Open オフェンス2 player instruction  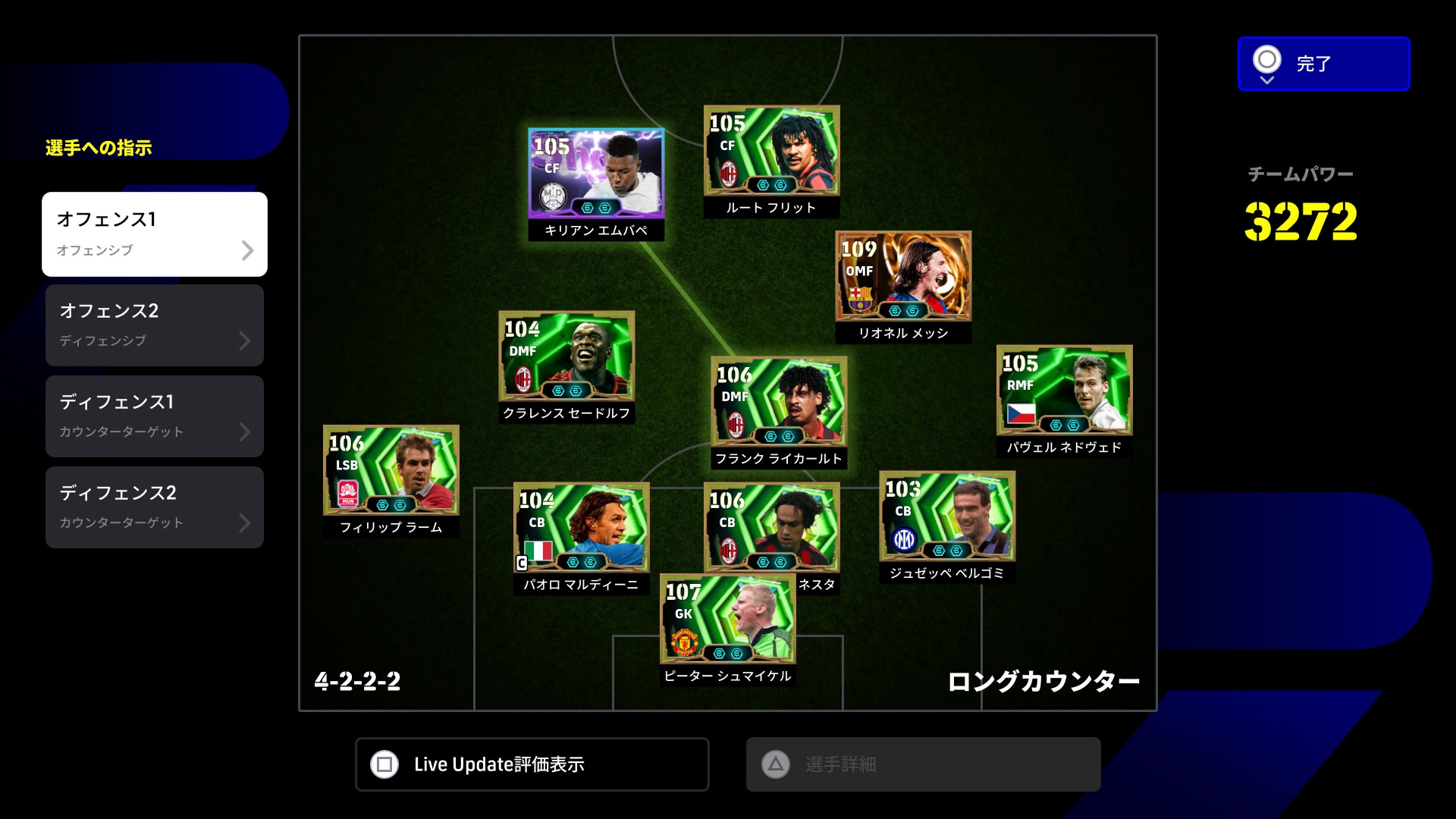[x=155, y=325]
